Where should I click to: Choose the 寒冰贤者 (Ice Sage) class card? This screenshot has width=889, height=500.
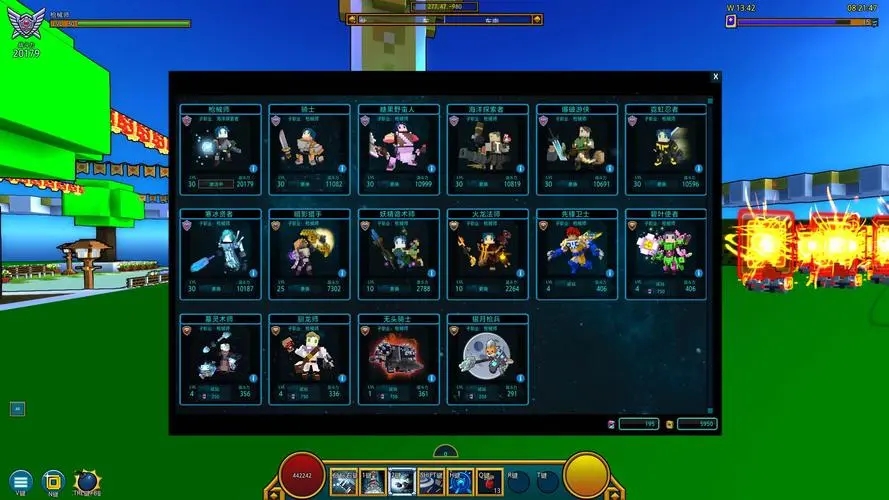(x=220, y=252)
